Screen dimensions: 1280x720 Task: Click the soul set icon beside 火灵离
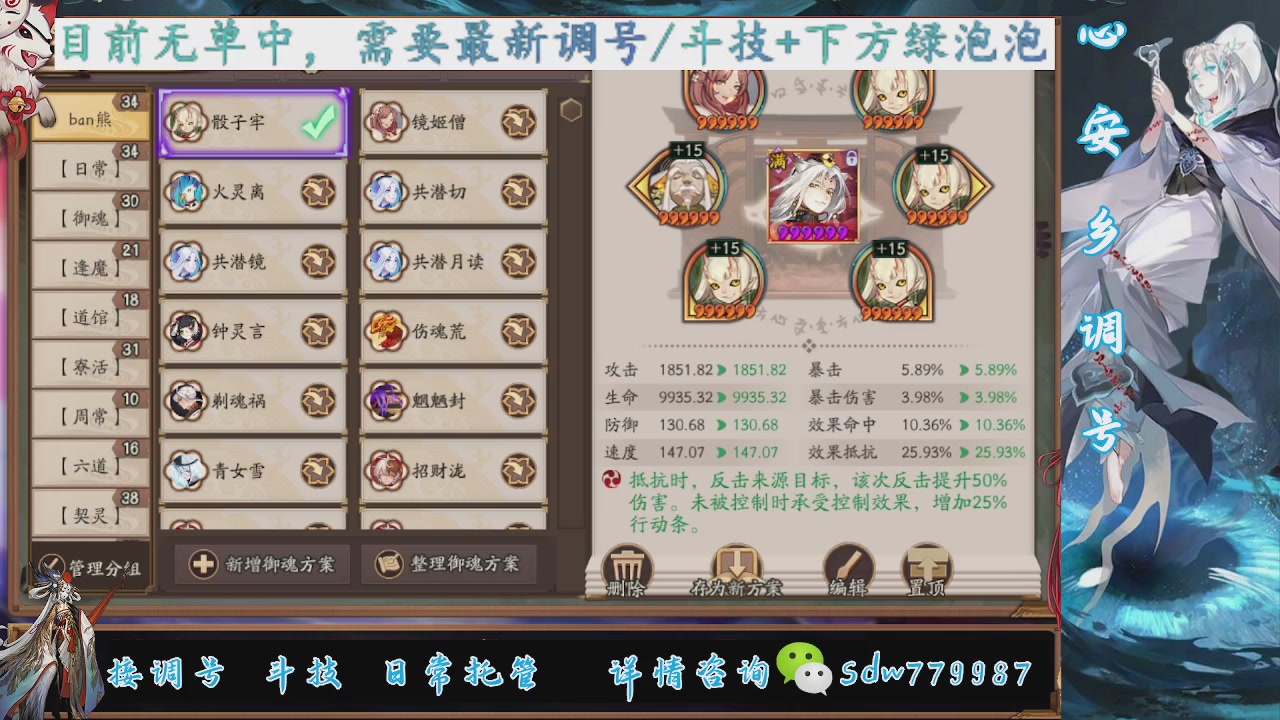click(x=318, y=192)
